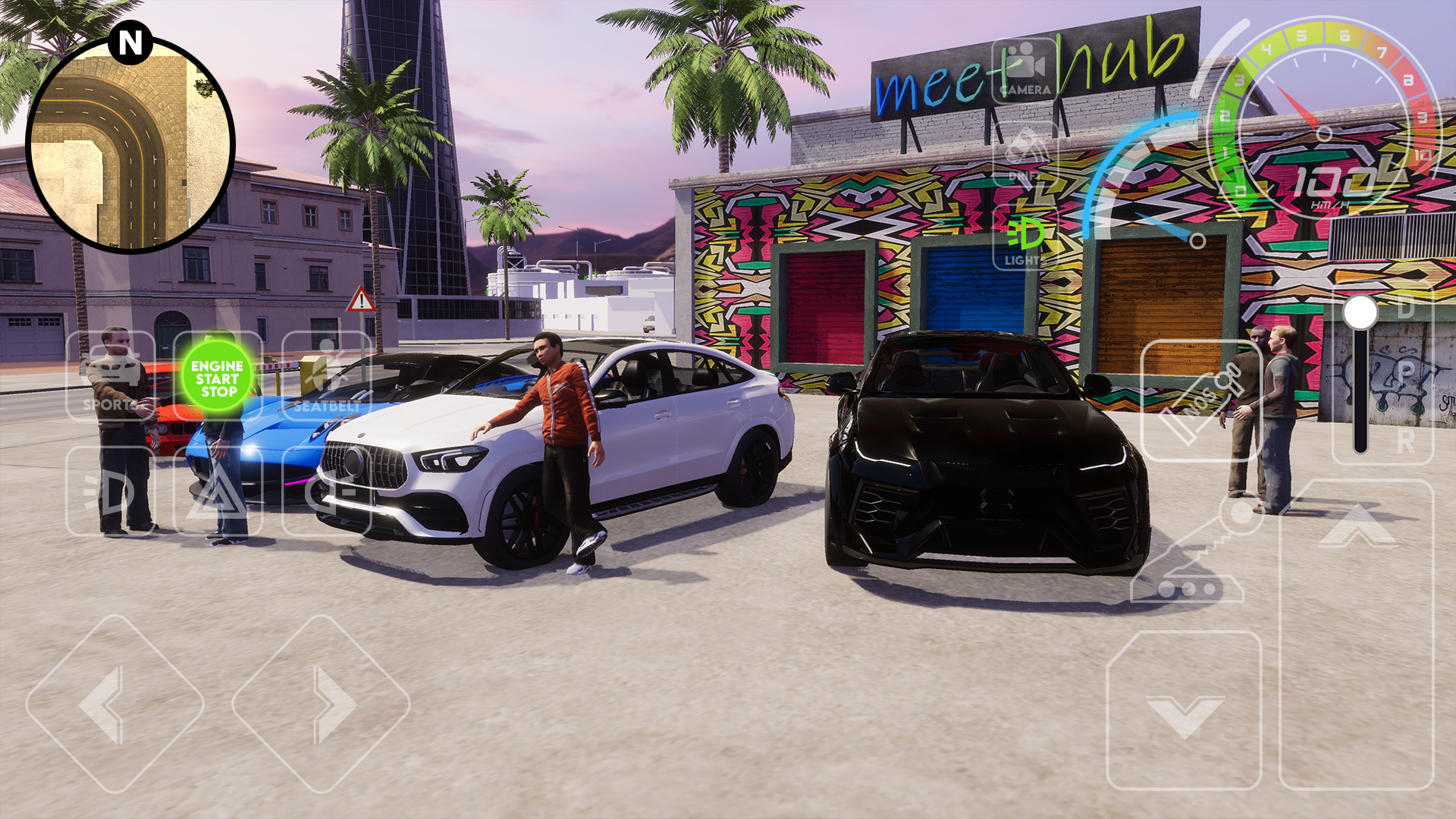The height and width of the screenshot is (819, 1456).
Task: Select the R reverse gear position
Action: (1405, 441)
